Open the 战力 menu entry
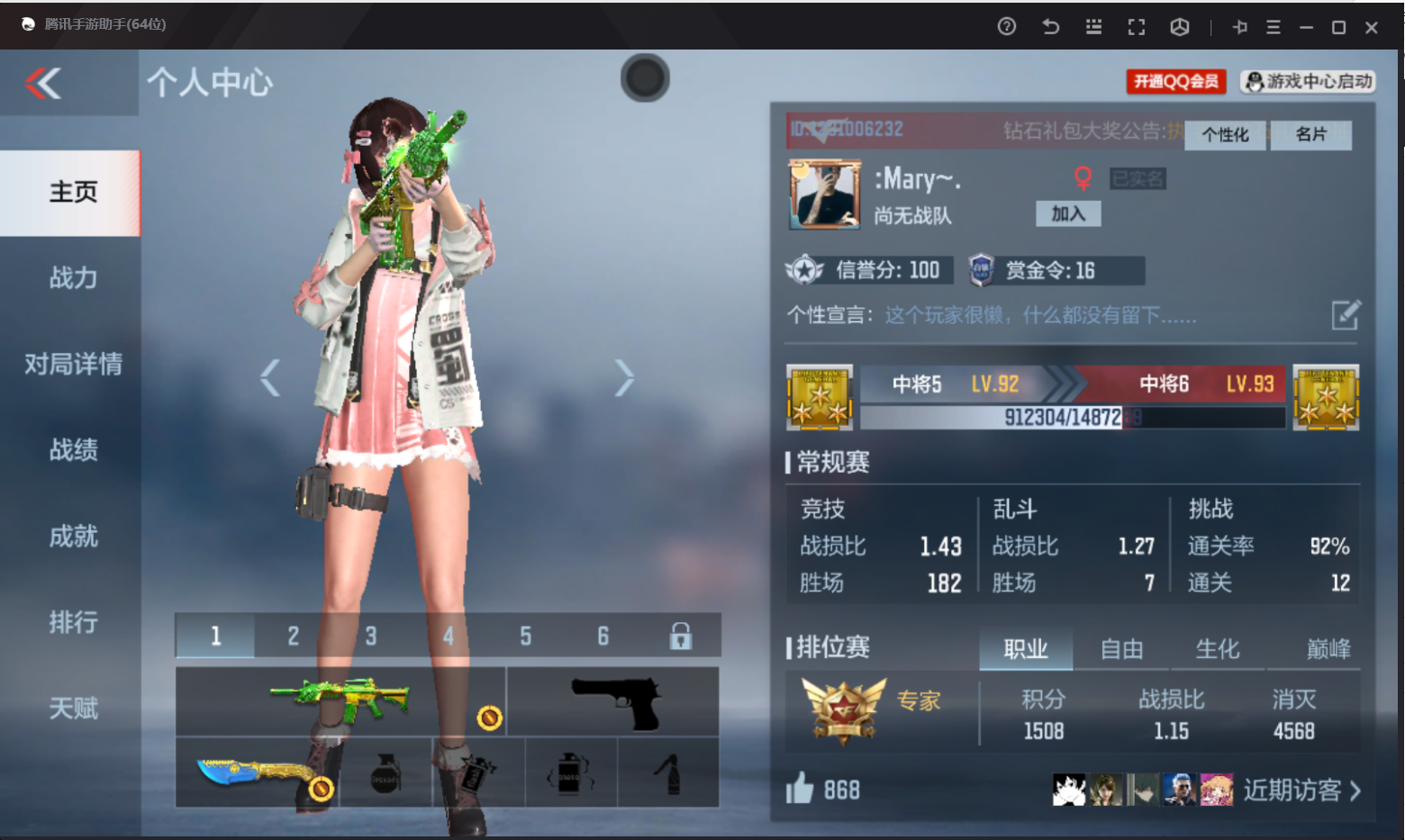 (73, 278)
